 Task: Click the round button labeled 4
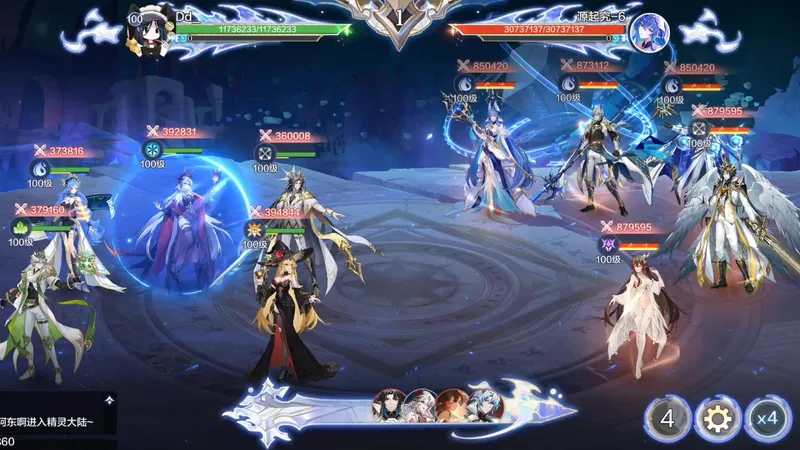tap(666, 418)
